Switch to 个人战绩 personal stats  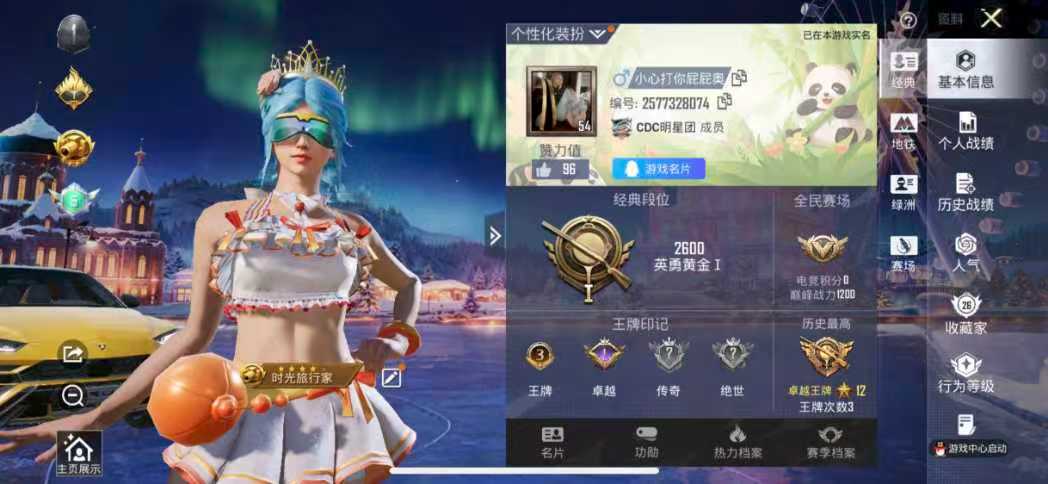965,130
